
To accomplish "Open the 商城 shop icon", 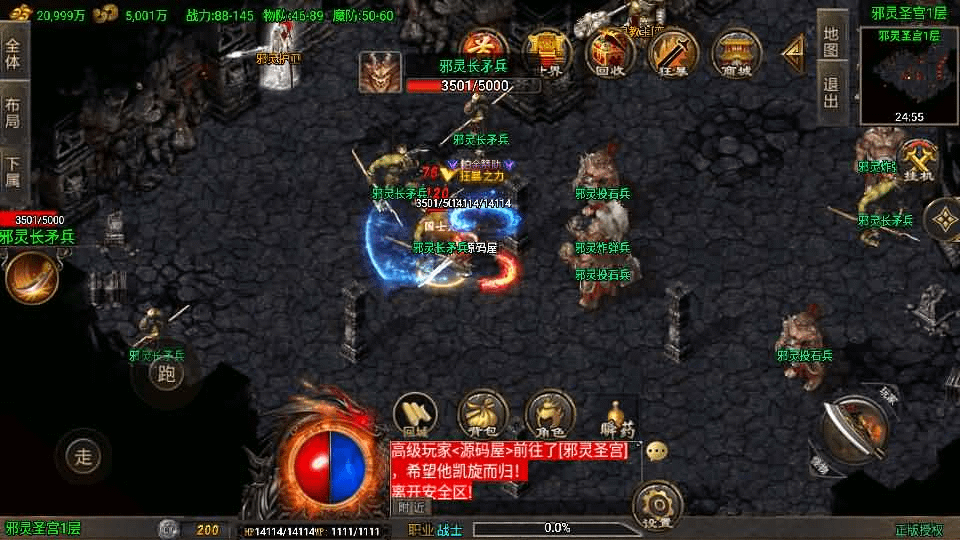I will pos(734,51).
